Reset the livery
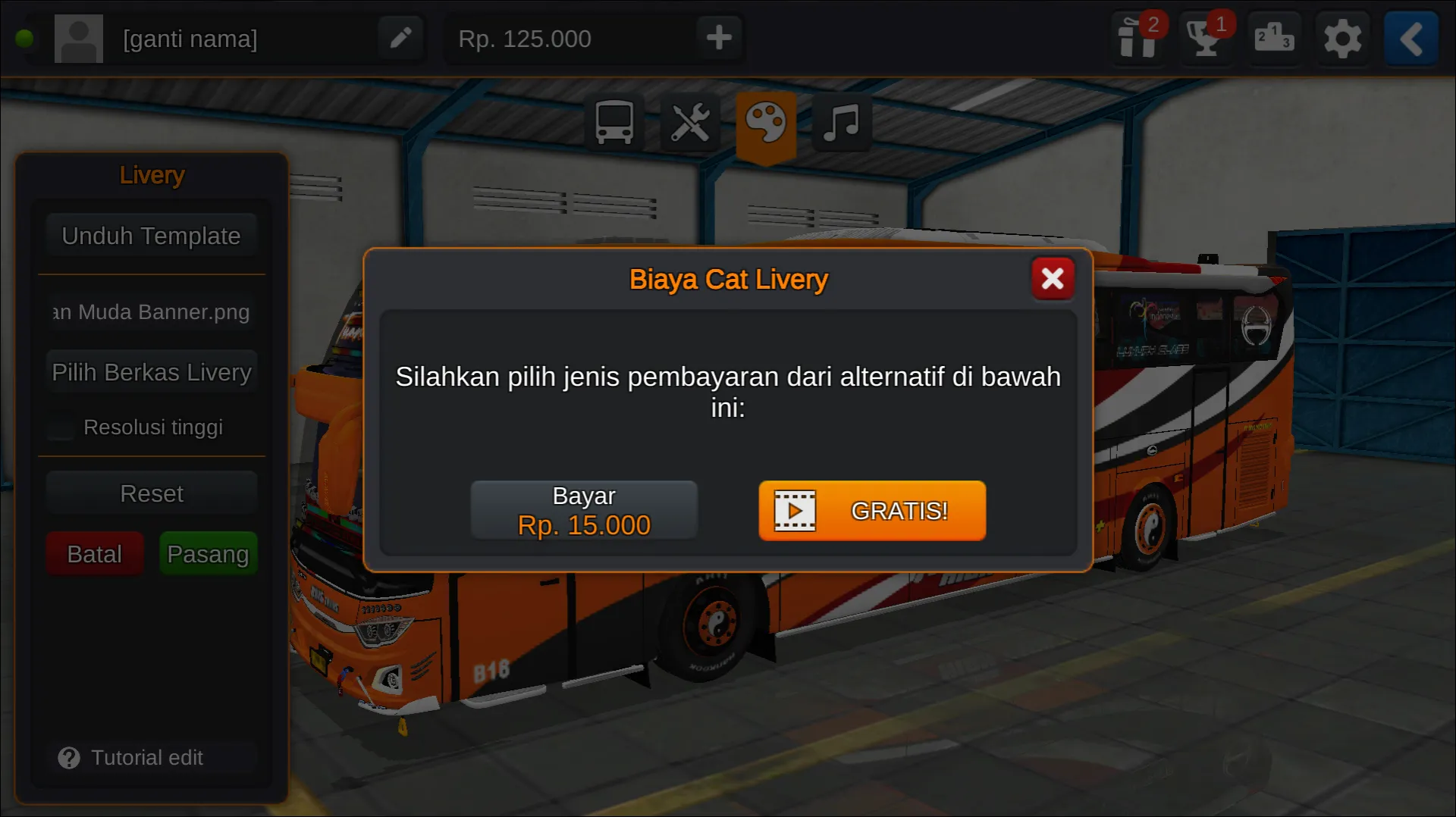This screenshot has height=817, width=1456. coord(151,493)
